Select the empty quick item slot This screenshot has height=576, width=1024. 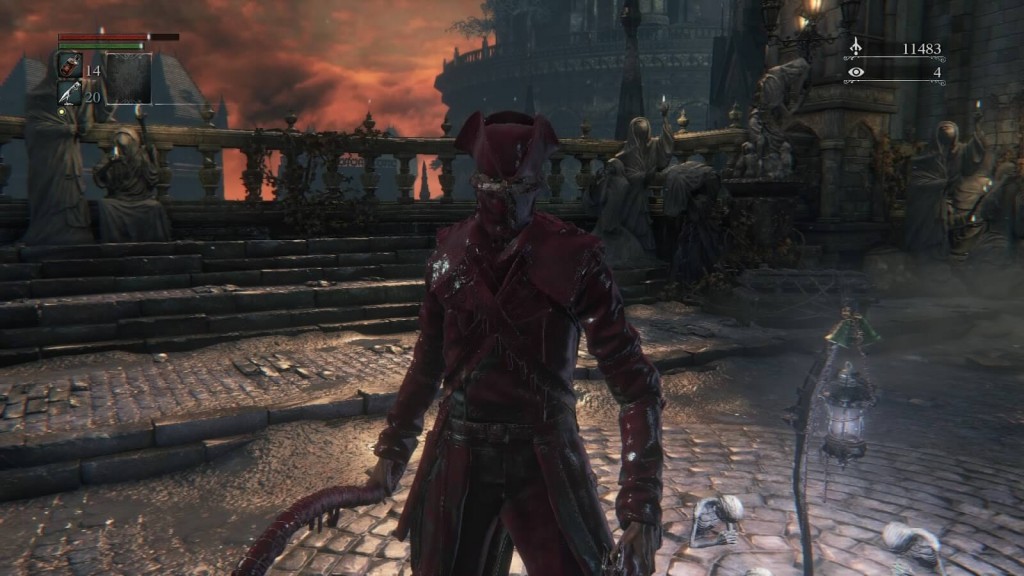(x=129, y=79)
